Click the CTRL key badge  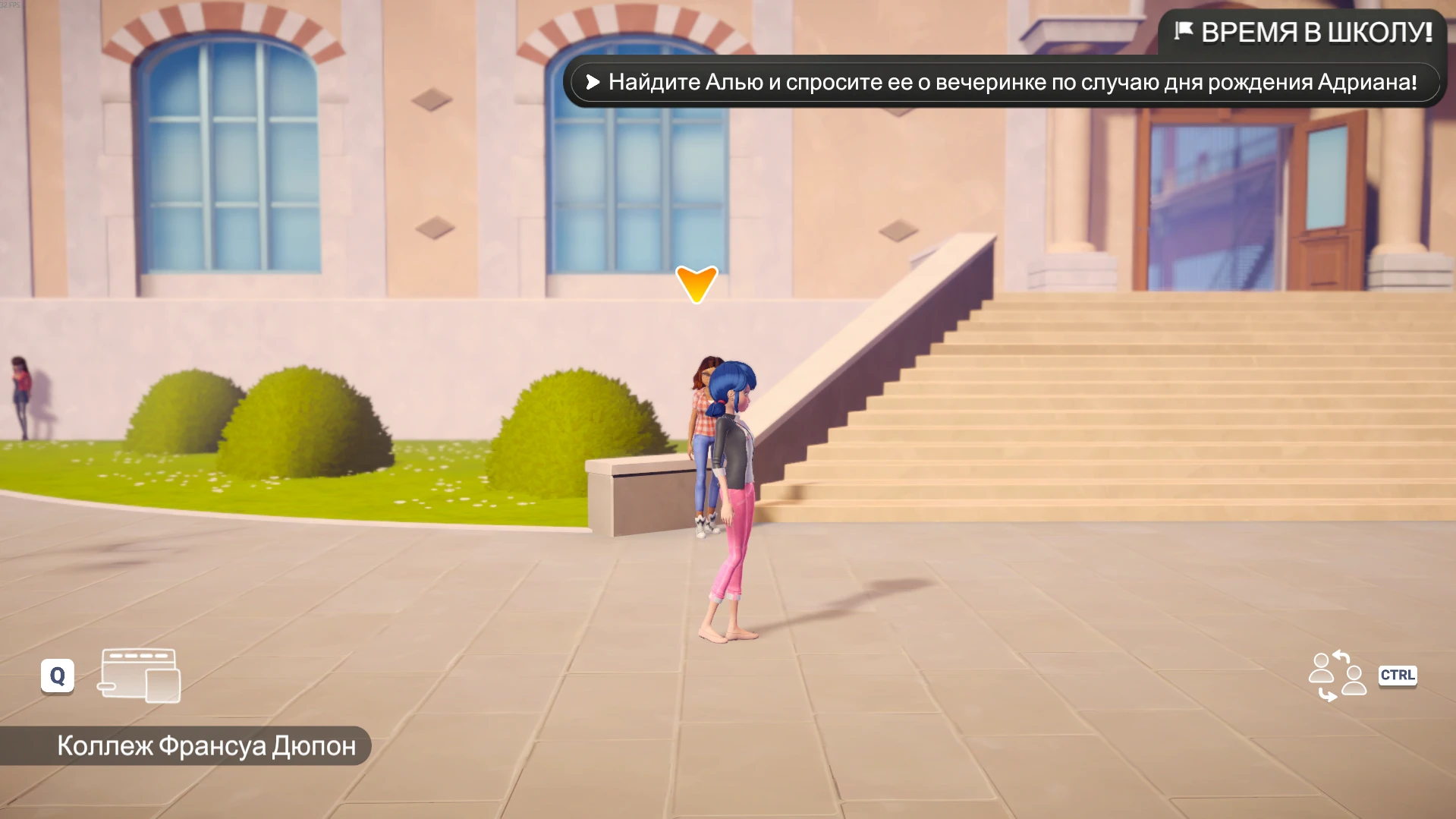point(1398,674)
